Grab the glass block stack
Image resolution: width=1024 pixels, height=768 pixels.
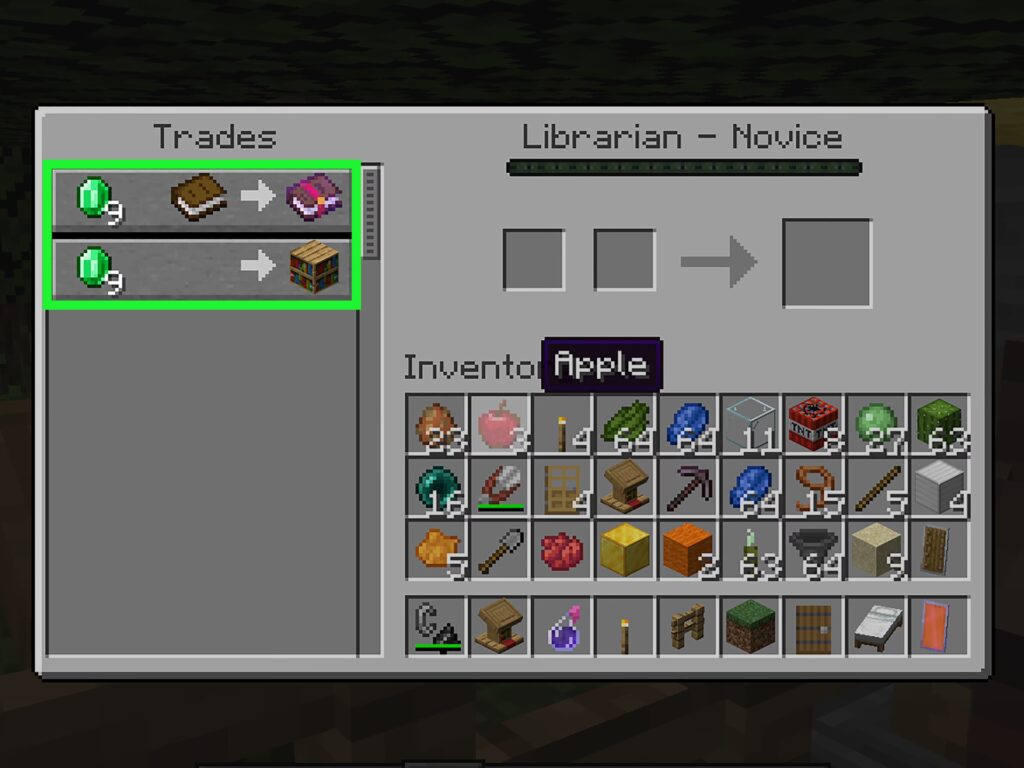point(750,424)
